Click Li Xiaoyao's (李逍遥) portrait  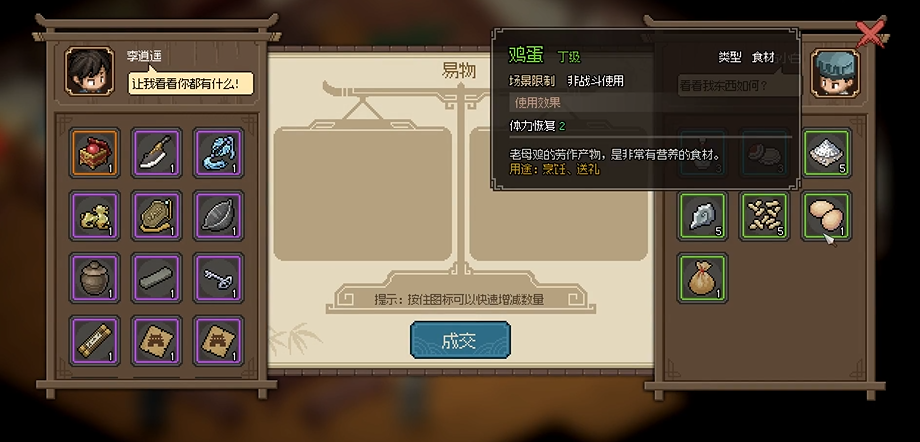pos(89,70)
